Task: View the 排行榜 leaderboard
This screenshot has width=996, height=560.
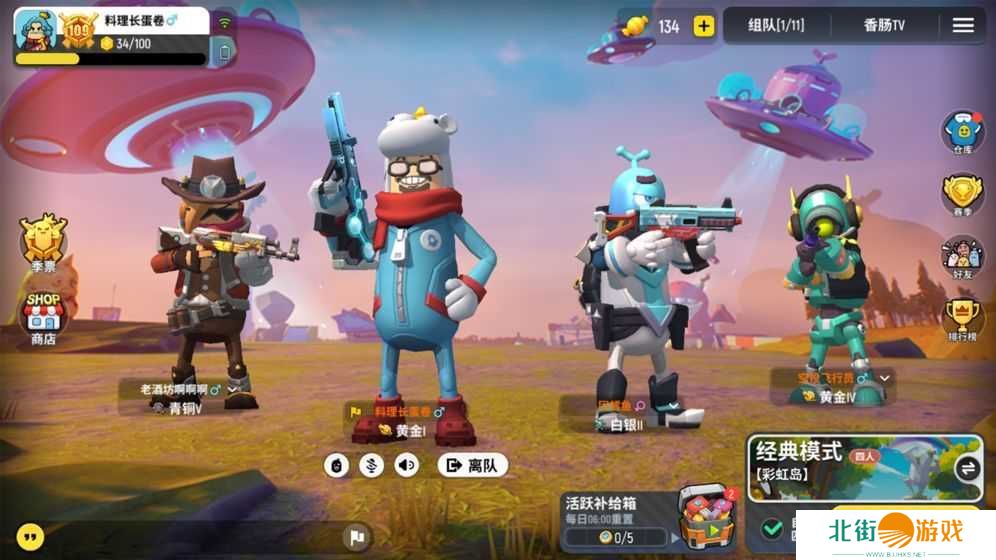Action: click(x=962, y=318)
